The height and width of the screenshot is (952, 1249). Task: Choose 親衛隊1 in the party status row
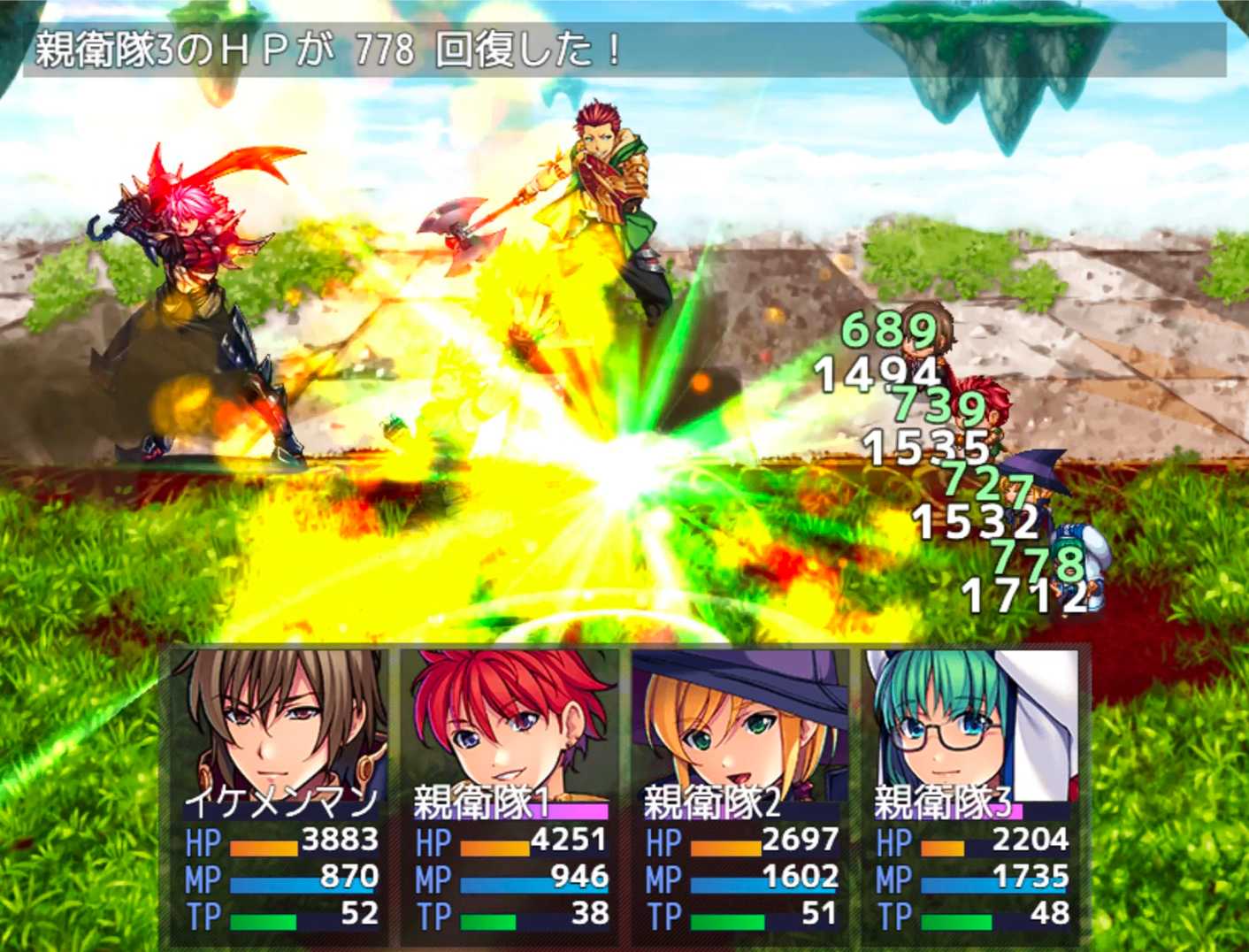point(510,792)
